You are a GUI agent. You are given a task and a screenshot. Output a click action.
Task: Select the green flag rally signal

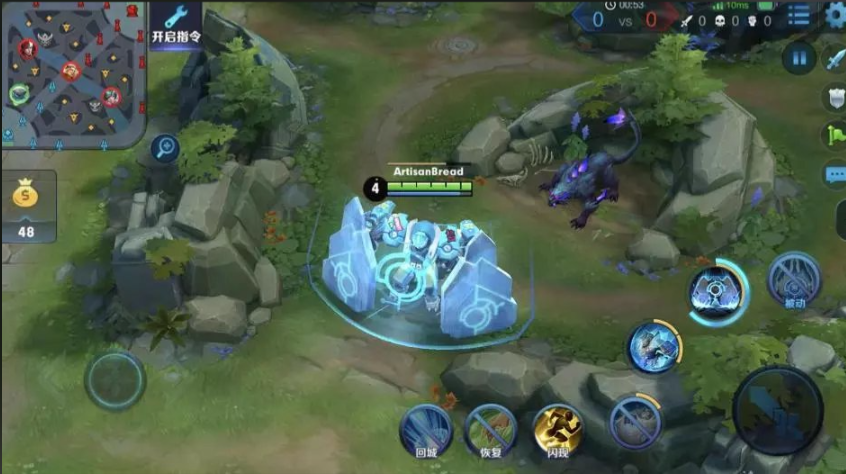pos(835,135)
